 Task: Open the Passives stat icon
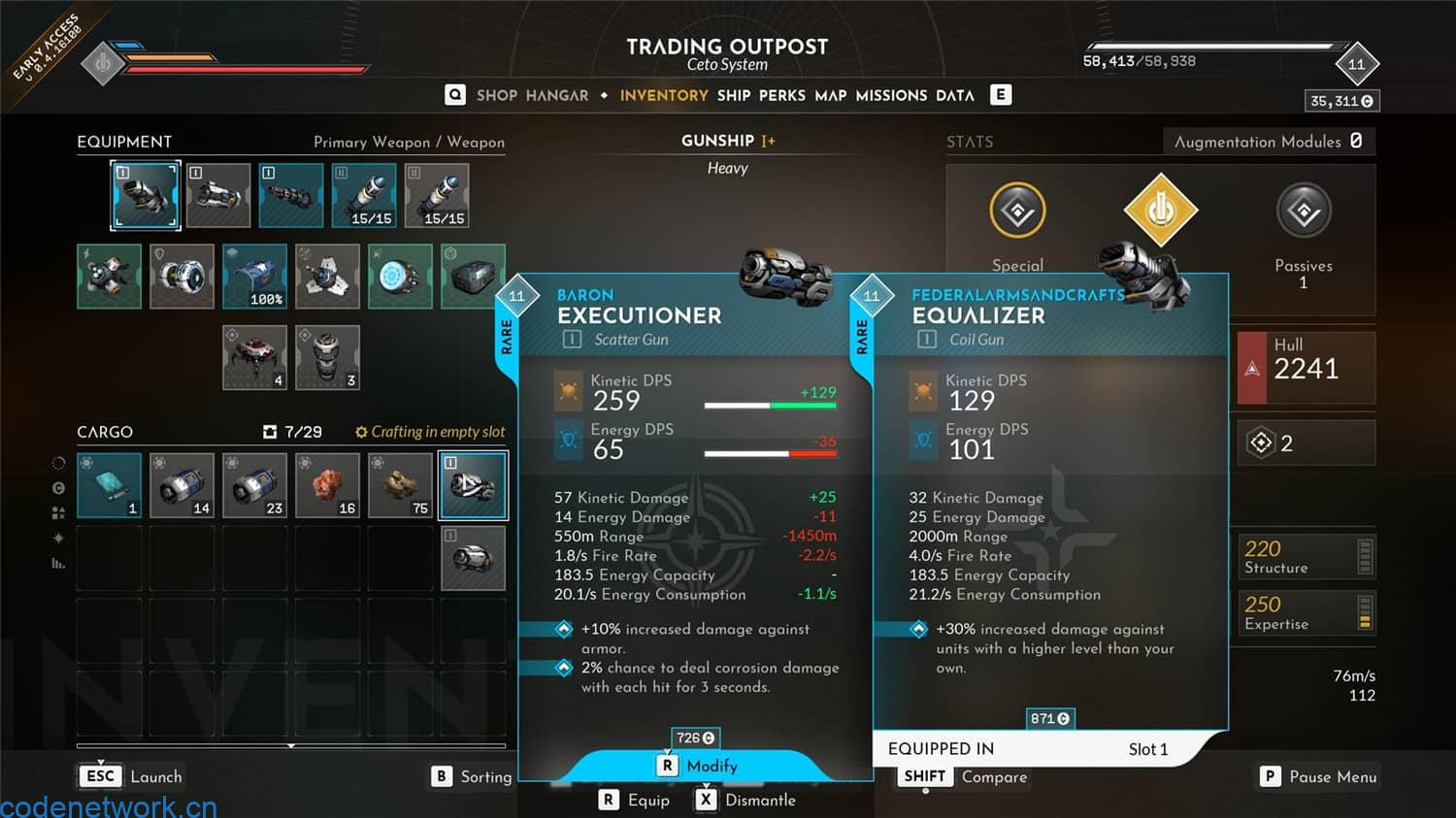click(x=1304, y=213)
